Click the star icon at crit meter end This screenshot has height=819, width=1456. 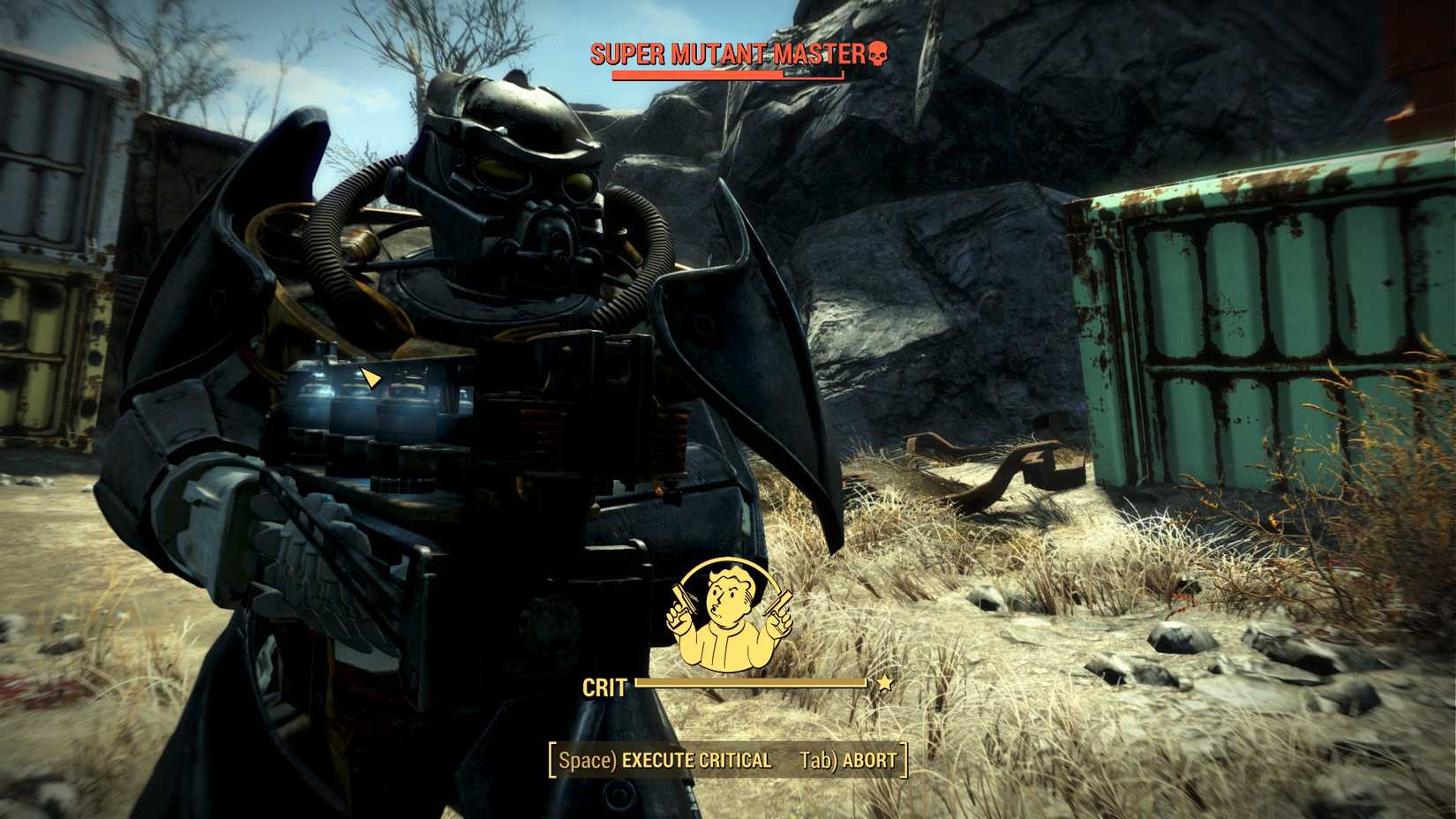886,682
